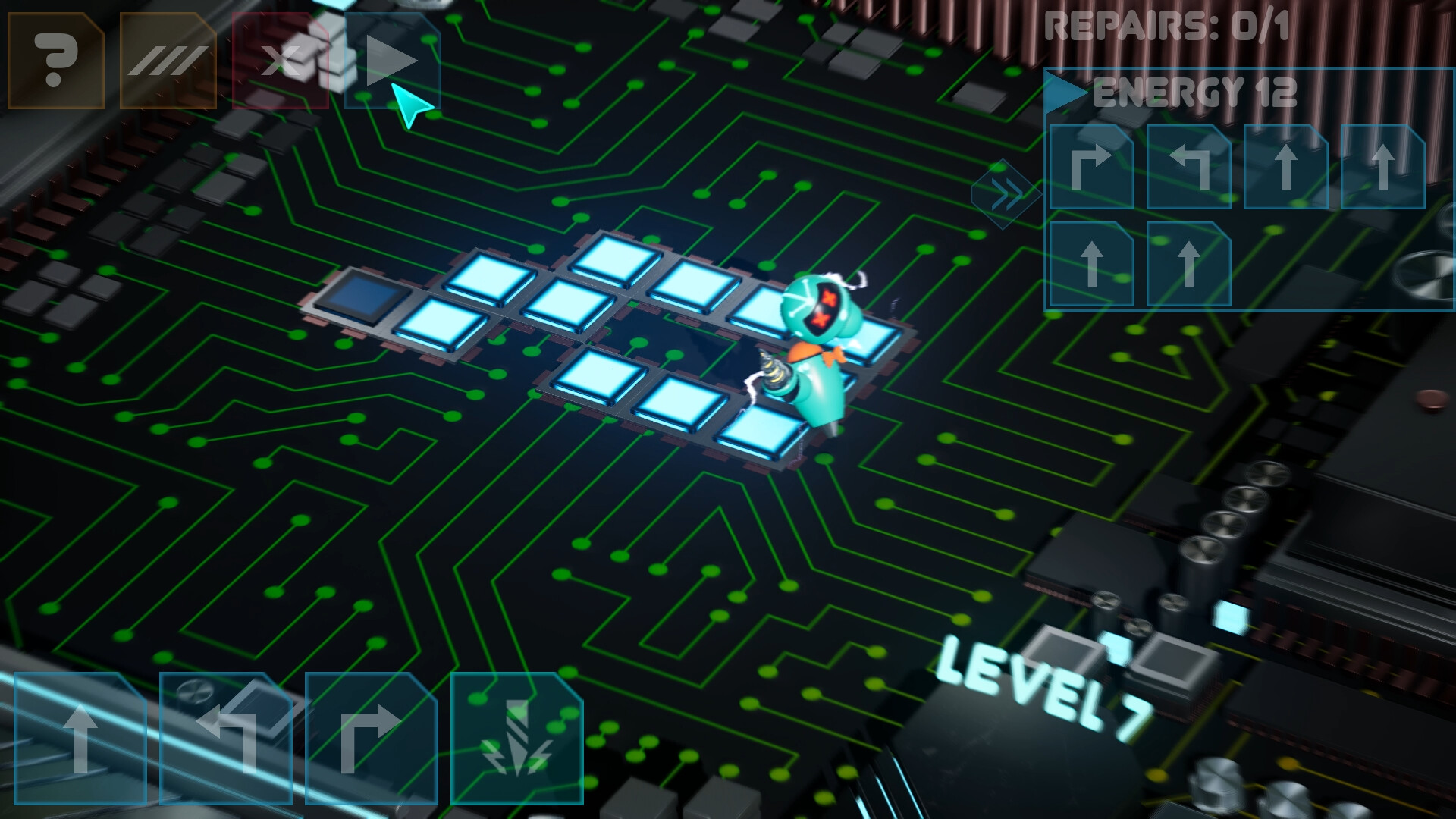Image resolution: width=1456 pixels, height=819 pixels.
Task: Click the ENERGY 12 counter label
Action: 1191,93
